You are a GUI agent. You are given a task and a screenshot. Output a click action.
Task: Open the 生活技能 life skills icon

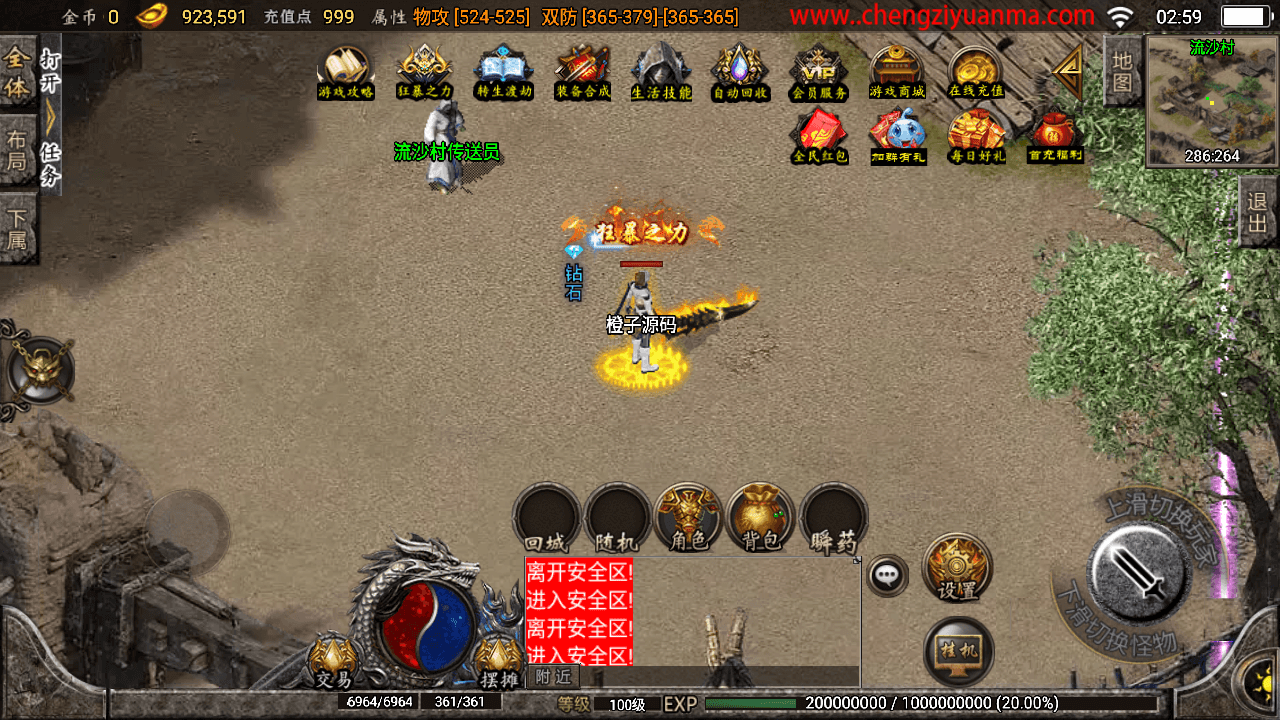point(661,72)
